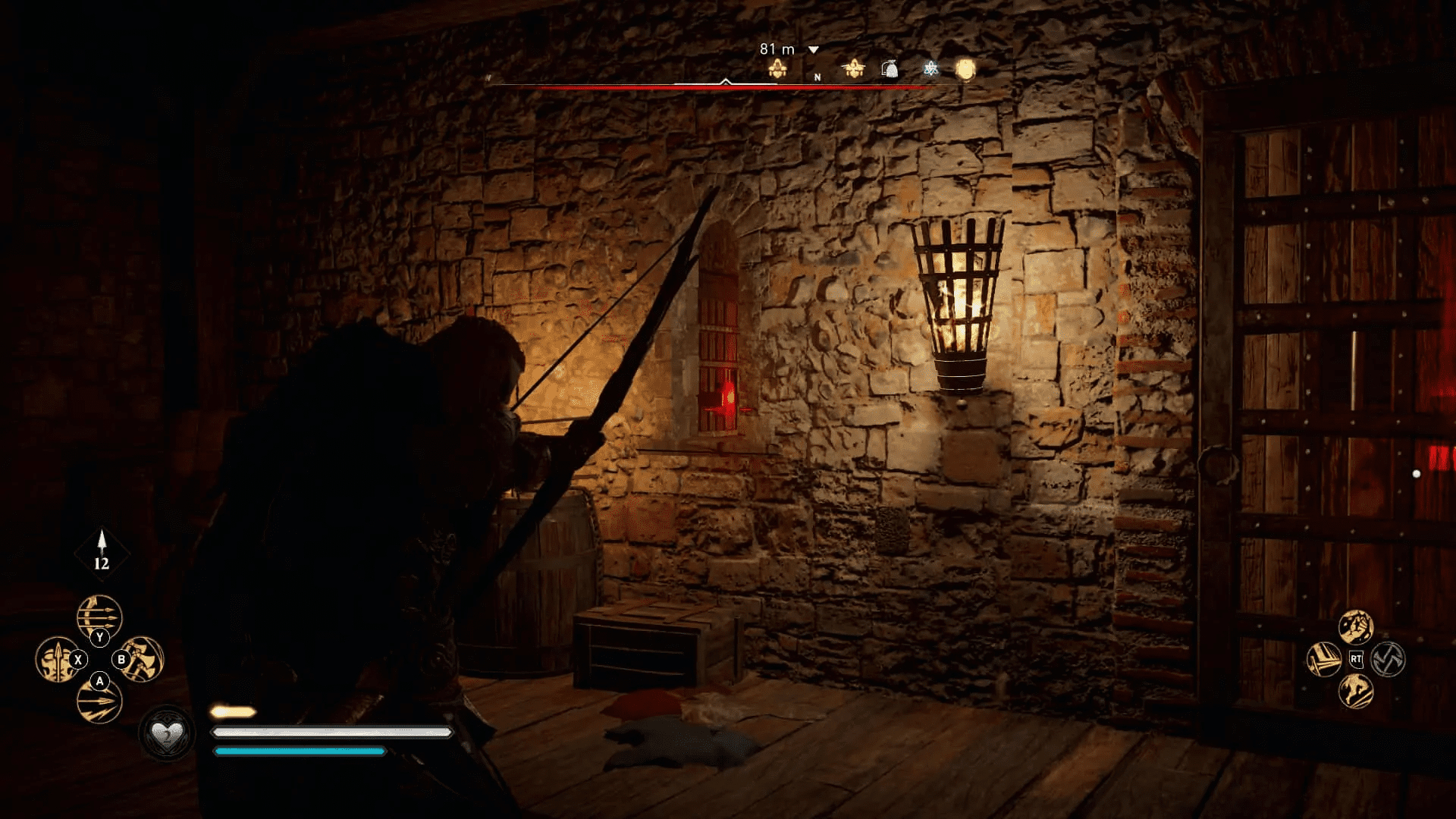This screenshot has width=1456, height=819.
Task: Click the Odin's Sight anomaly icon on the compass
Action: point(930,69)
